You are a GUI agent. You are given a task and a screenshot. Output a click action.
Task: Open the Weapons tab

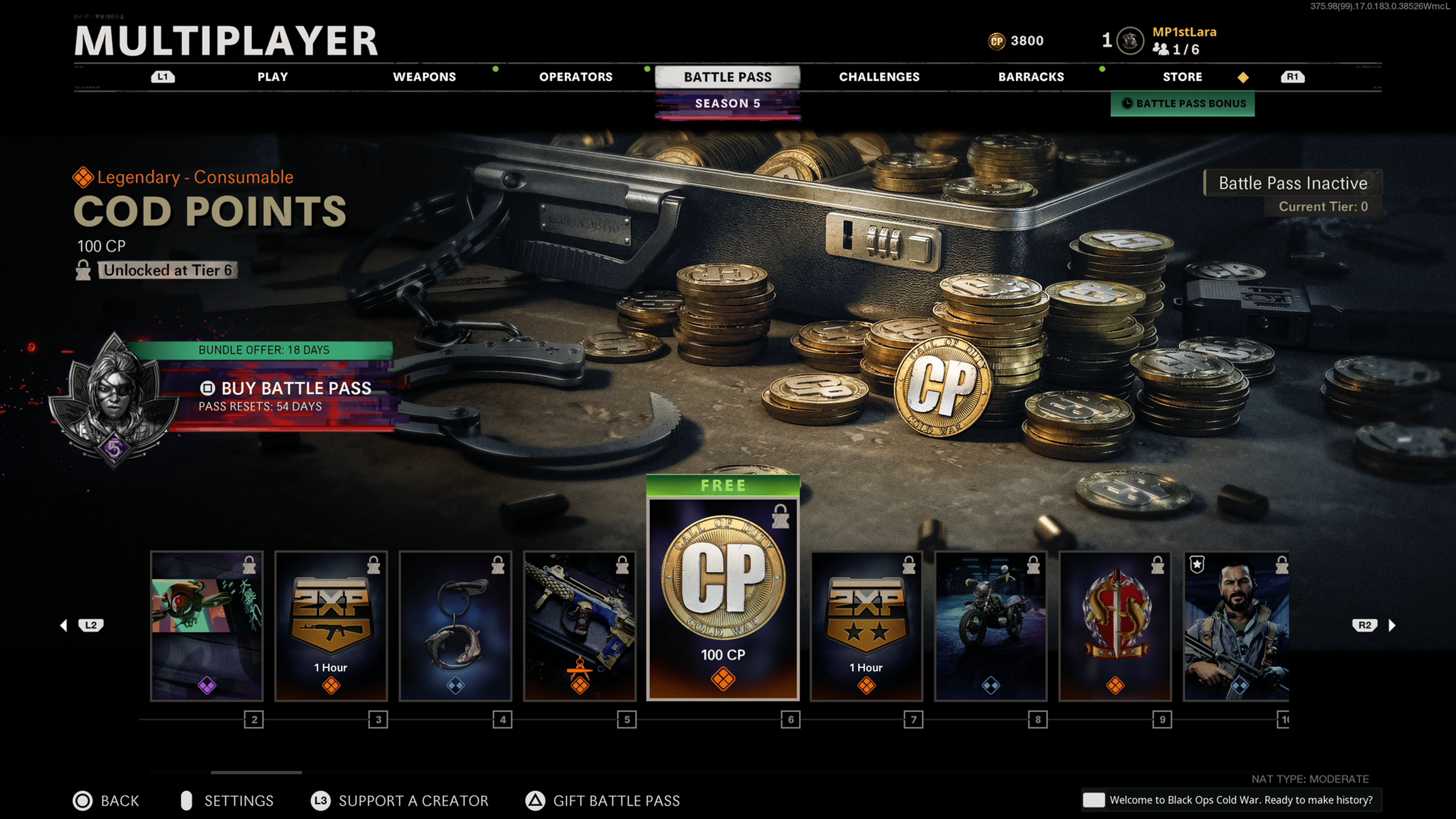tap(424, 77)
